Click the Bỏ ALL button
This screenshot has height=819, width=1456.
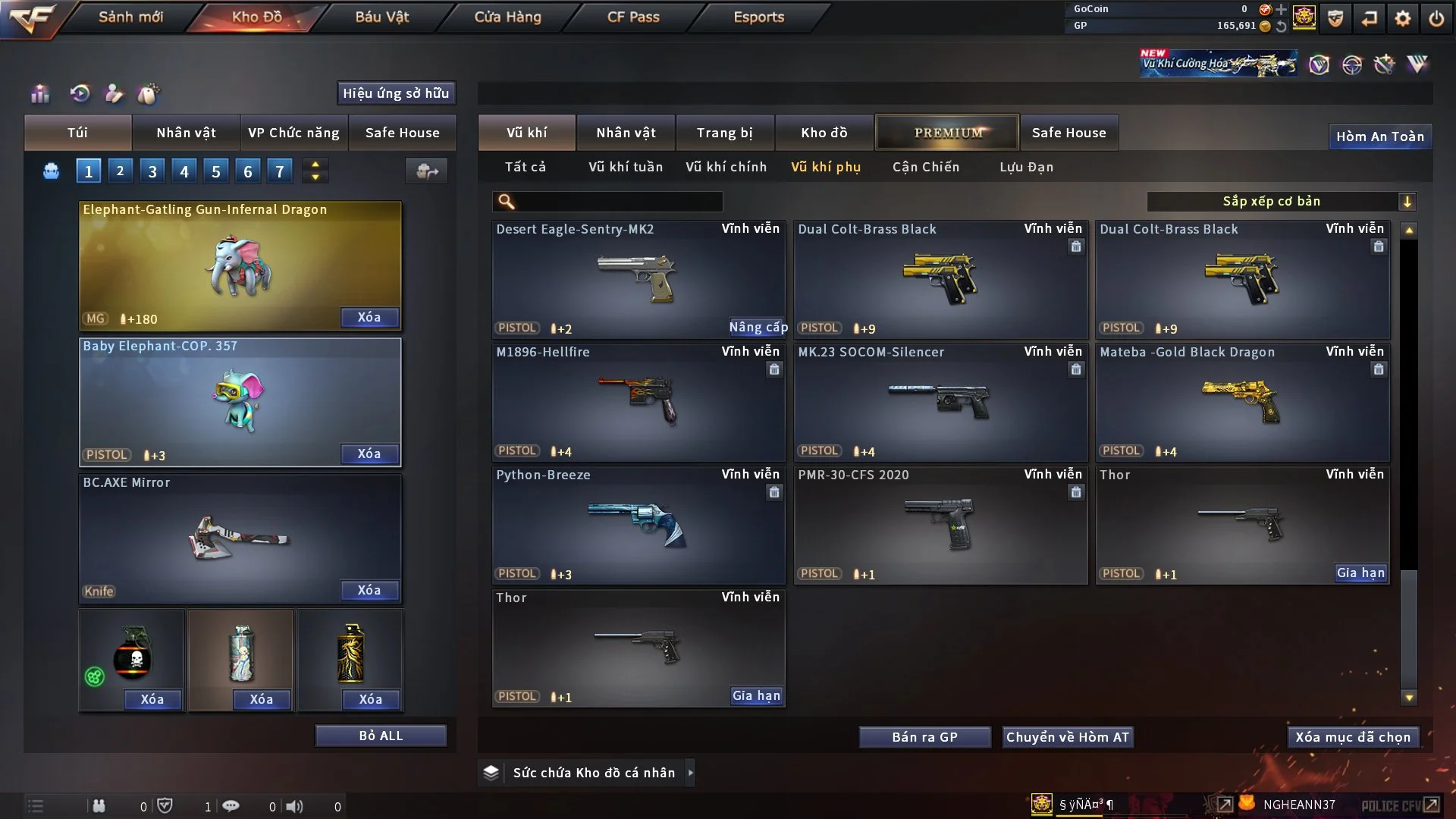click(x=381, y=736)
